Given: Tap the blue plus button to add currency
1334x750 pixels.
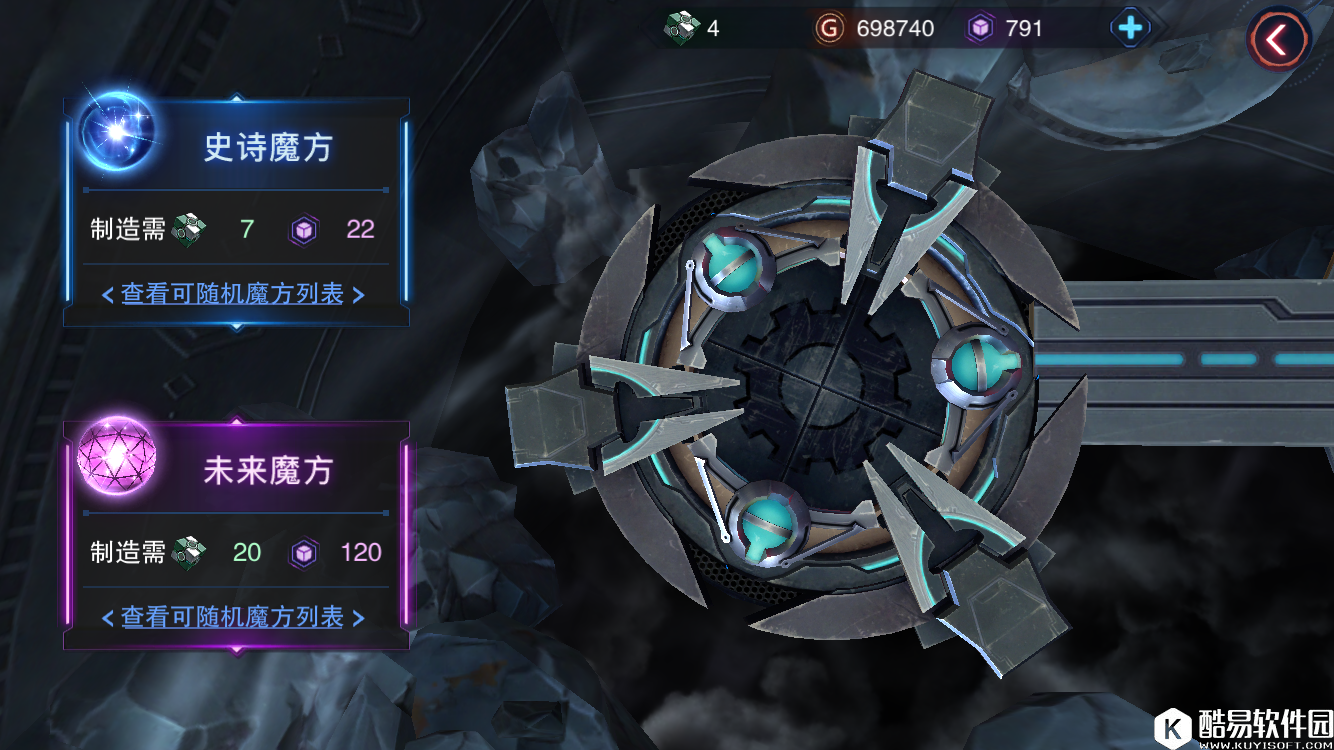Looking at the screenshot, I should pos(1130,28).
